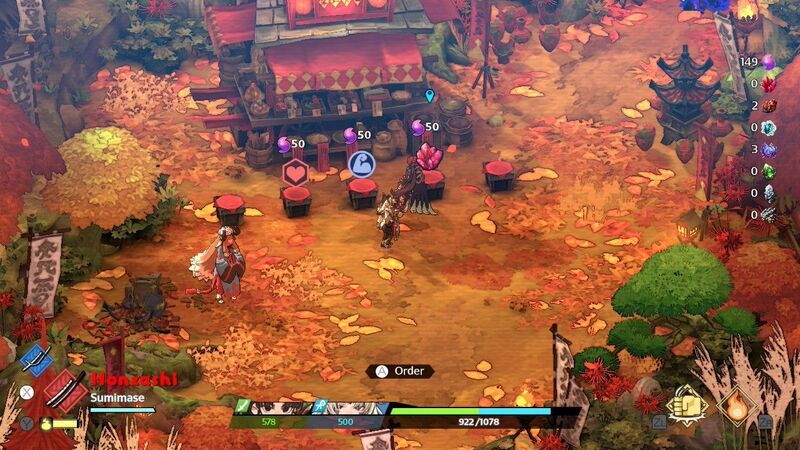
Task: Click the blue-runner character portrait
Action: pos(350,408)
